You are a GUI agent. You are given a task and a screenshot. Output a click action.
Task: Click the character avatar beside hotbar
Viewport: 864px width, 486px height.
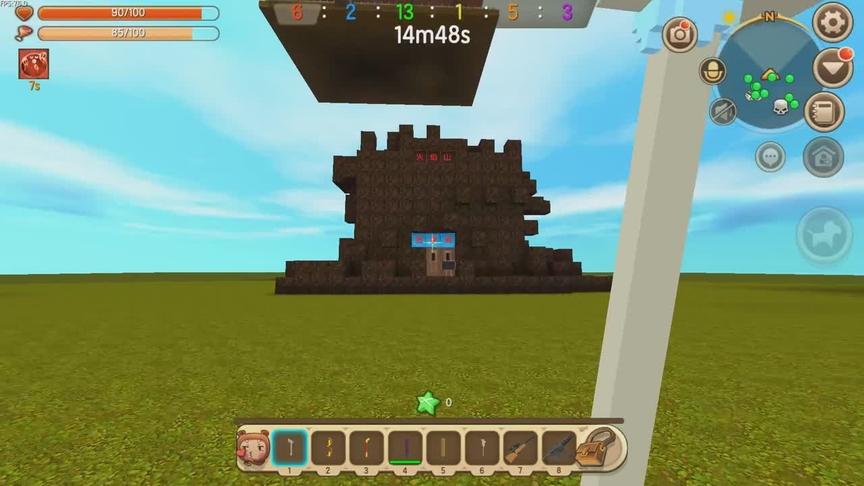[x=252, y=448]
